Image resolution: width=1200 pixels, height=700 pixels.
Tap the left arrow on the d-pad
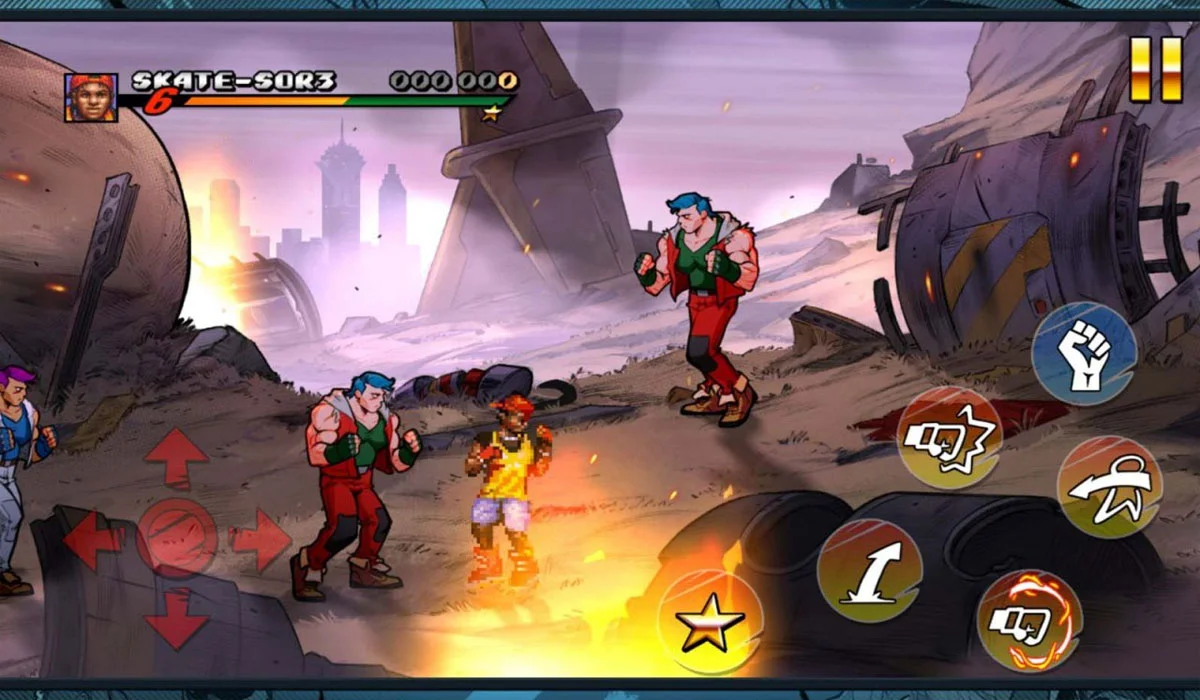[x=94, y=541]
